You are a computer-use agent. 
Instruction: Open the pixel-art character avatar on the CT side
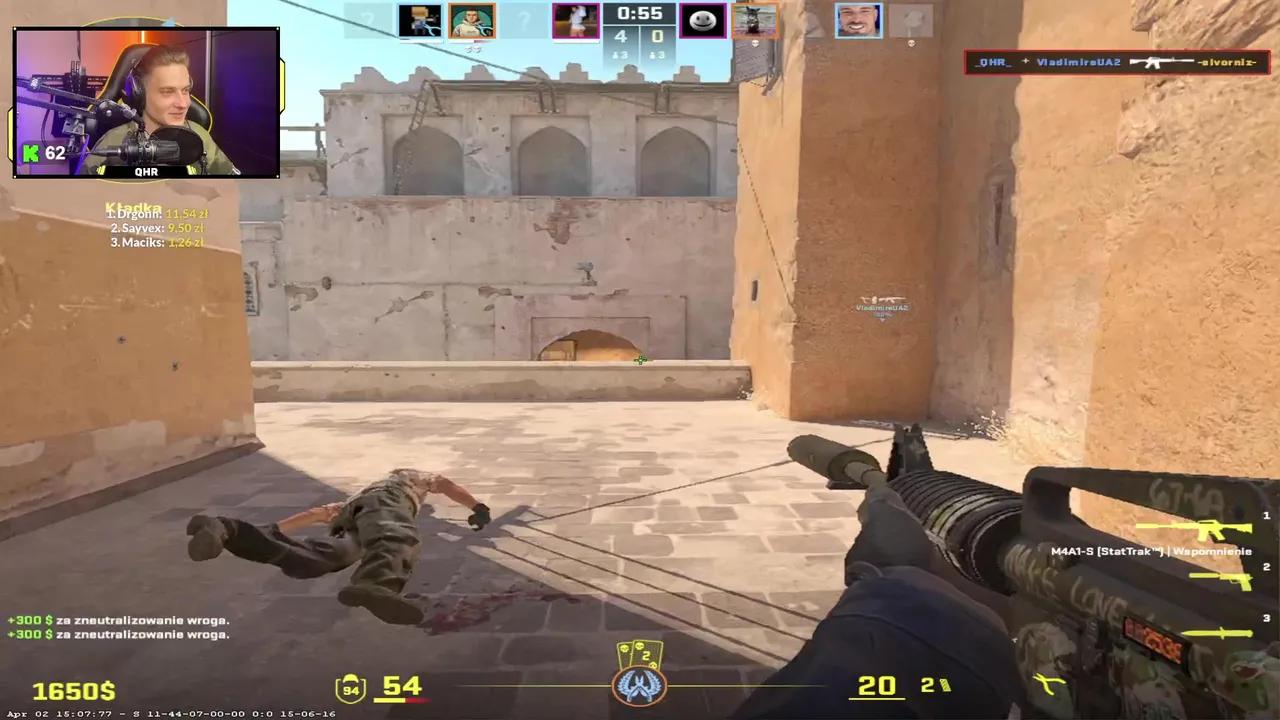[x=420, y=18]
